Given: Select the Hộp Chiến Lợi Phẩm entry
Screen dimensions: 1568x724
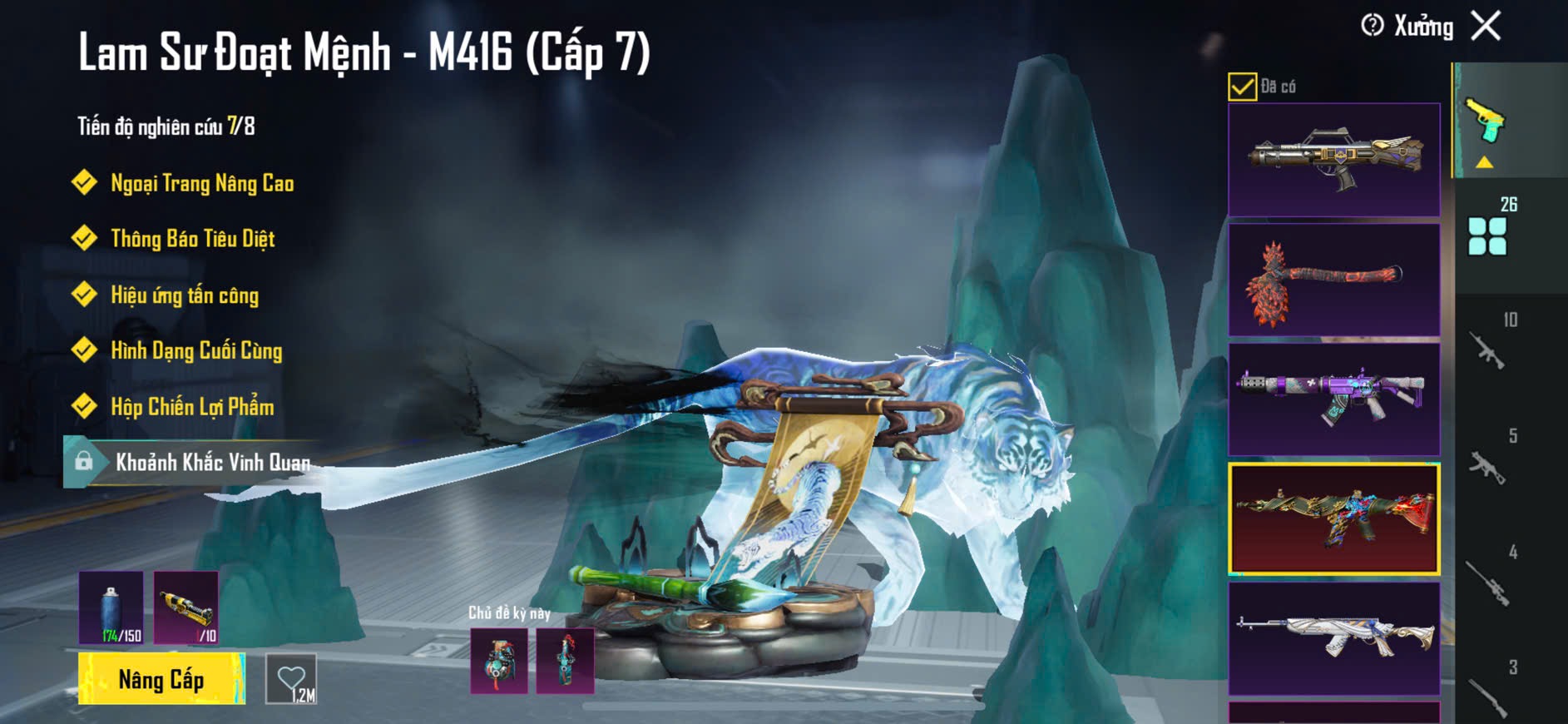Looking at the screenshot, I should pyautogui.click(x=192, y=407).
